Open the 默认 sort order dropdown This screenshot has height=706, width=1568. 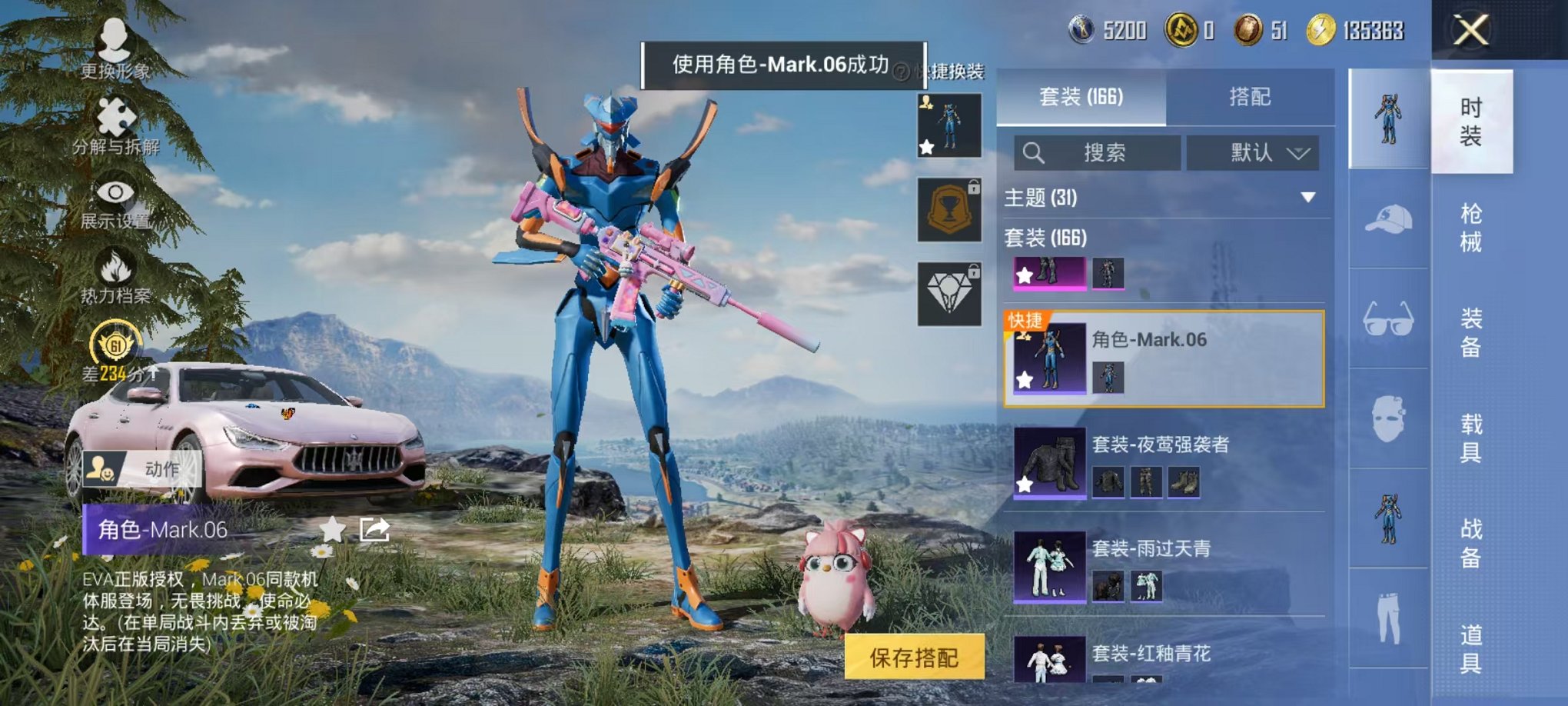(x=1253, y=152)
